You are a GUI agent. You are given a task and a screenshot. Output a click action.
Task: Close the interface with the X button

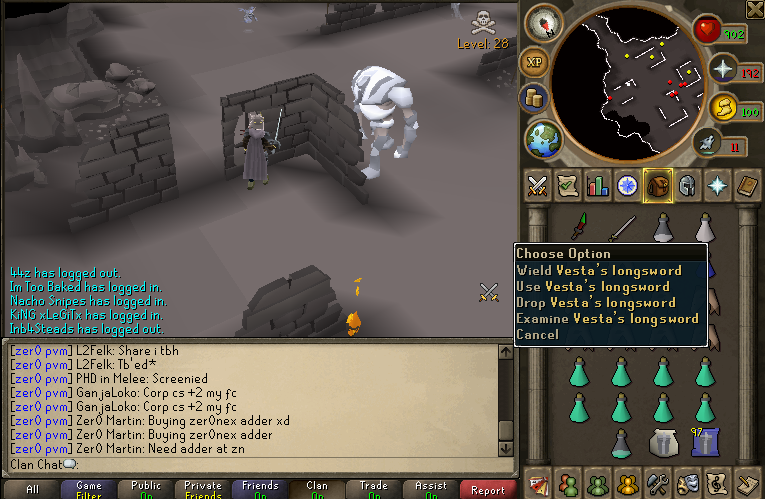pyautogui.click(x=754, y=9)
